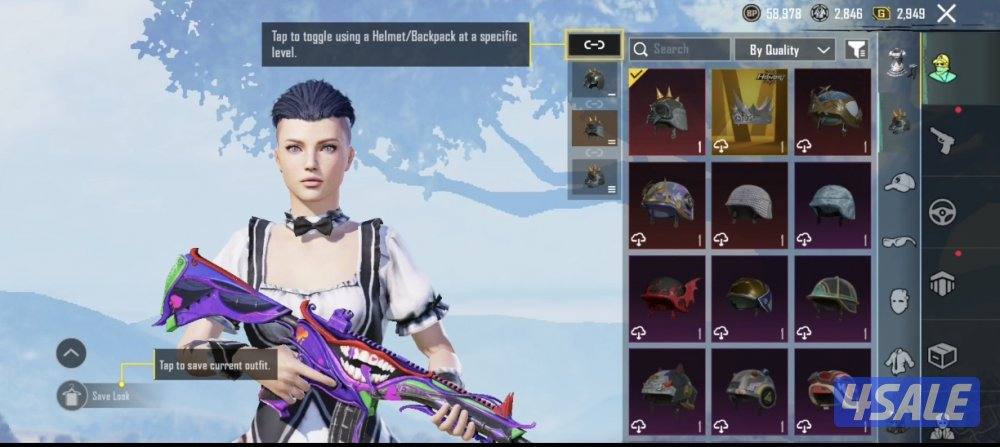Choose the golden crown helmet skin
1000x447 pixels.
tap(750, 110)
